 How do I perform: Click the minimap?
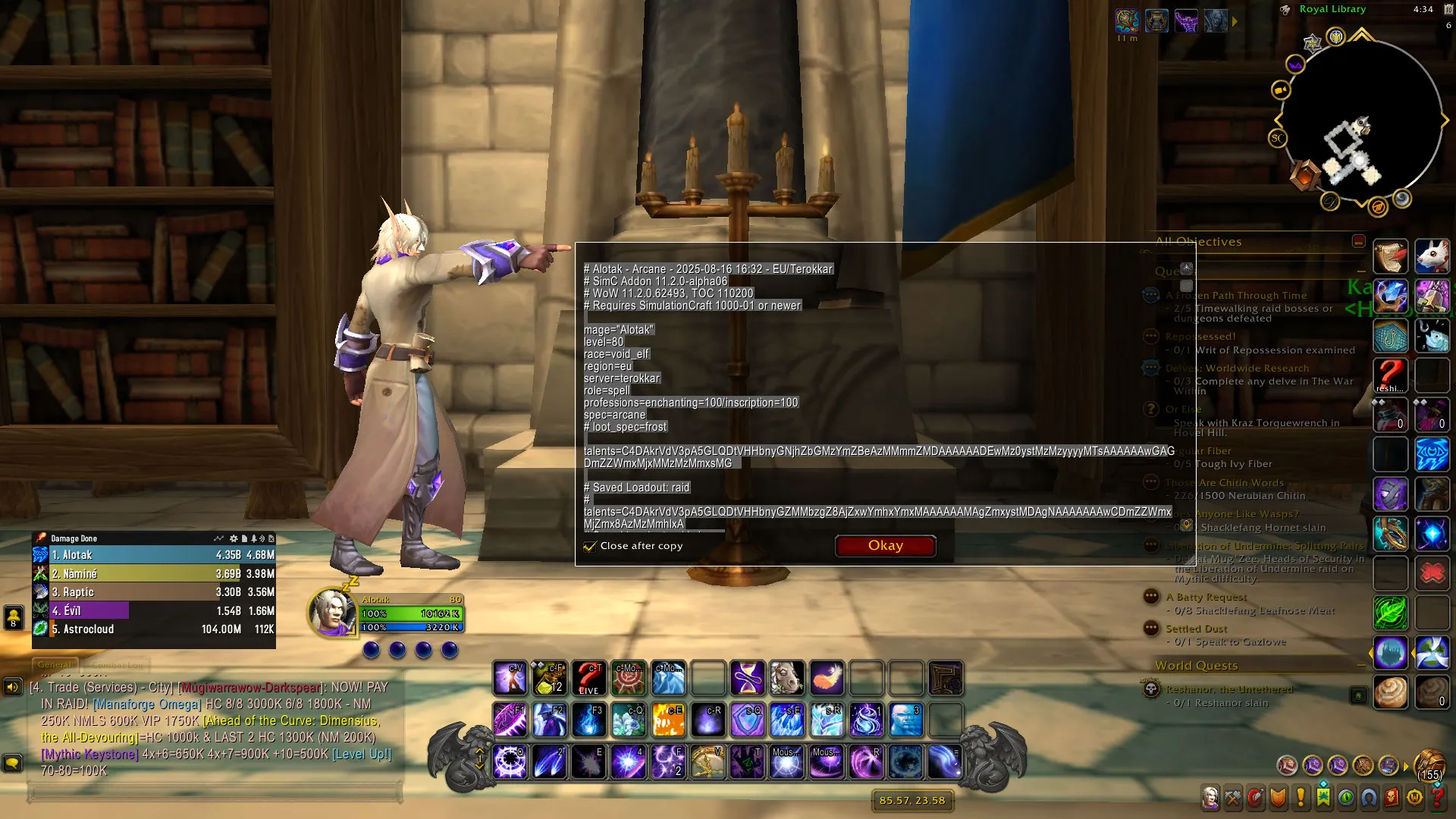point(1361,121)
